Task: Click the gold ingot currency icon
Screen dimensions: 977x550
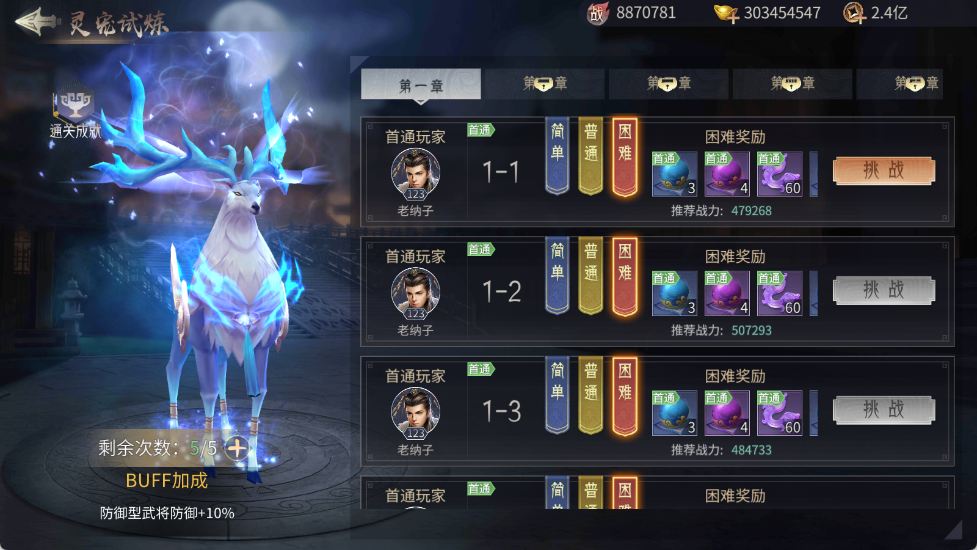Action: [725, 13]
